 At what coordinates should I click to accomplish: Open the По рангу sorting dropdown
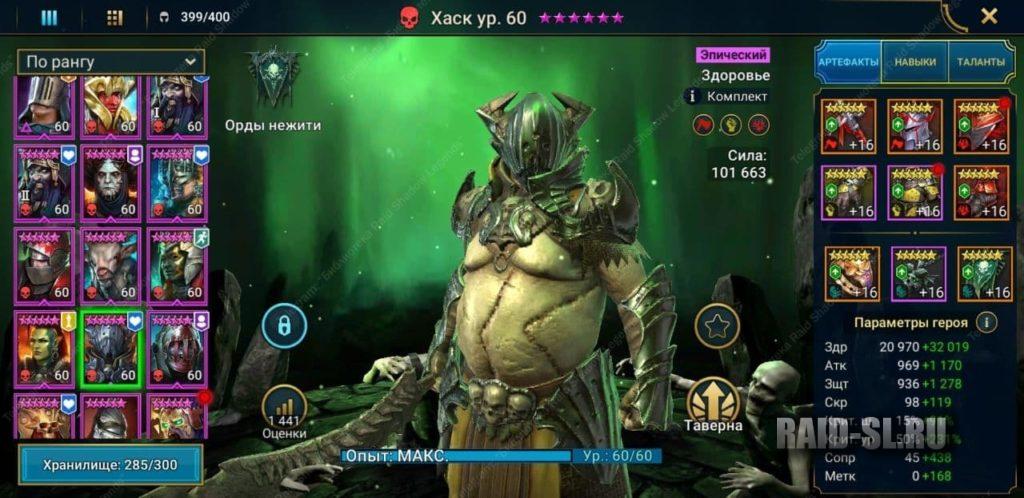click(110, 62)
